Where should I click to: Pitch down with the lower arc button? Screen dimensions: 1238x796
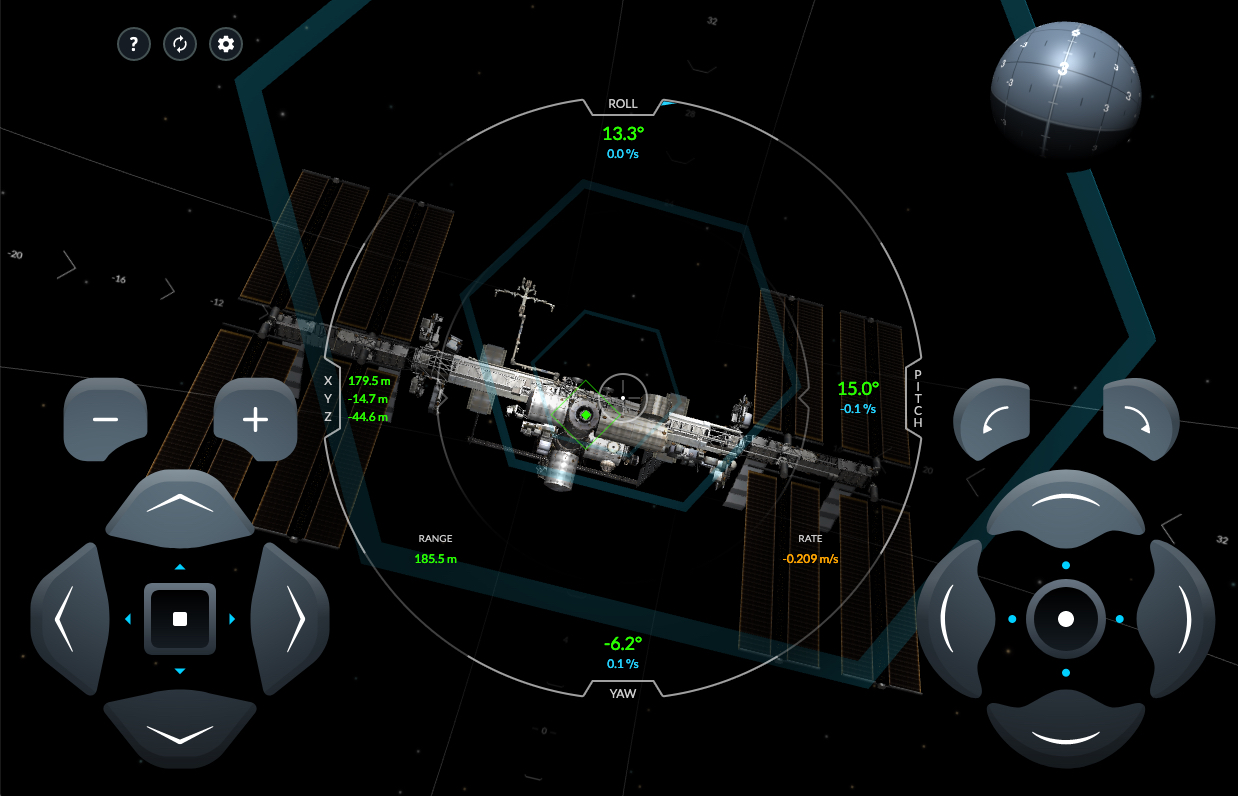coord(1066,733)
